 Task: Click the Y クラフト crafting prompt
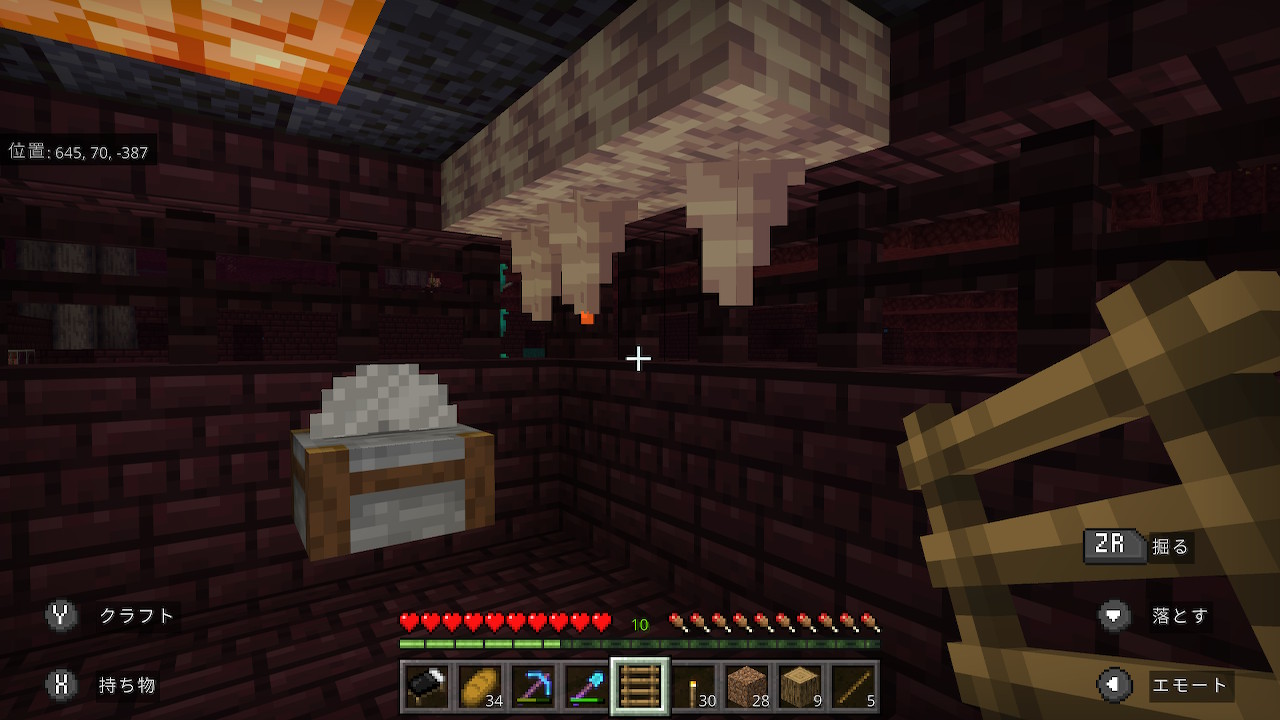tap(60, 616)
